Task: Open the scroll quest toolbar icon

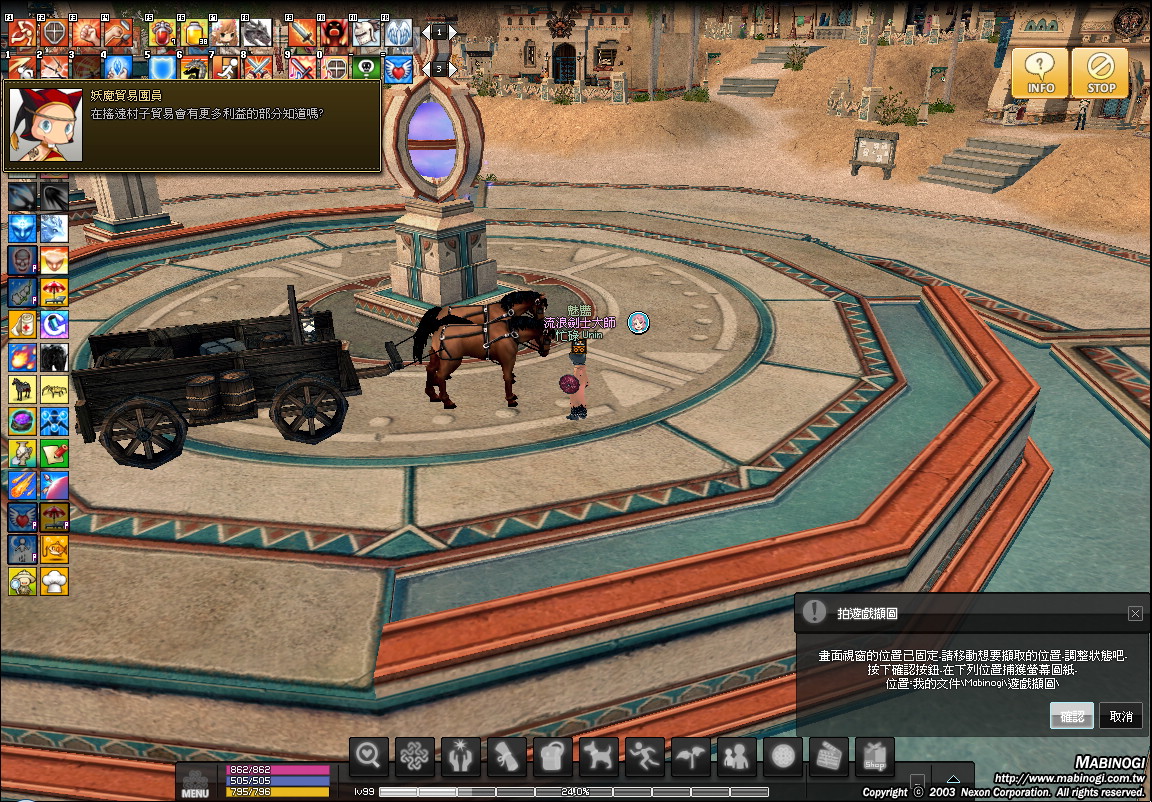Action: [507, 758]
